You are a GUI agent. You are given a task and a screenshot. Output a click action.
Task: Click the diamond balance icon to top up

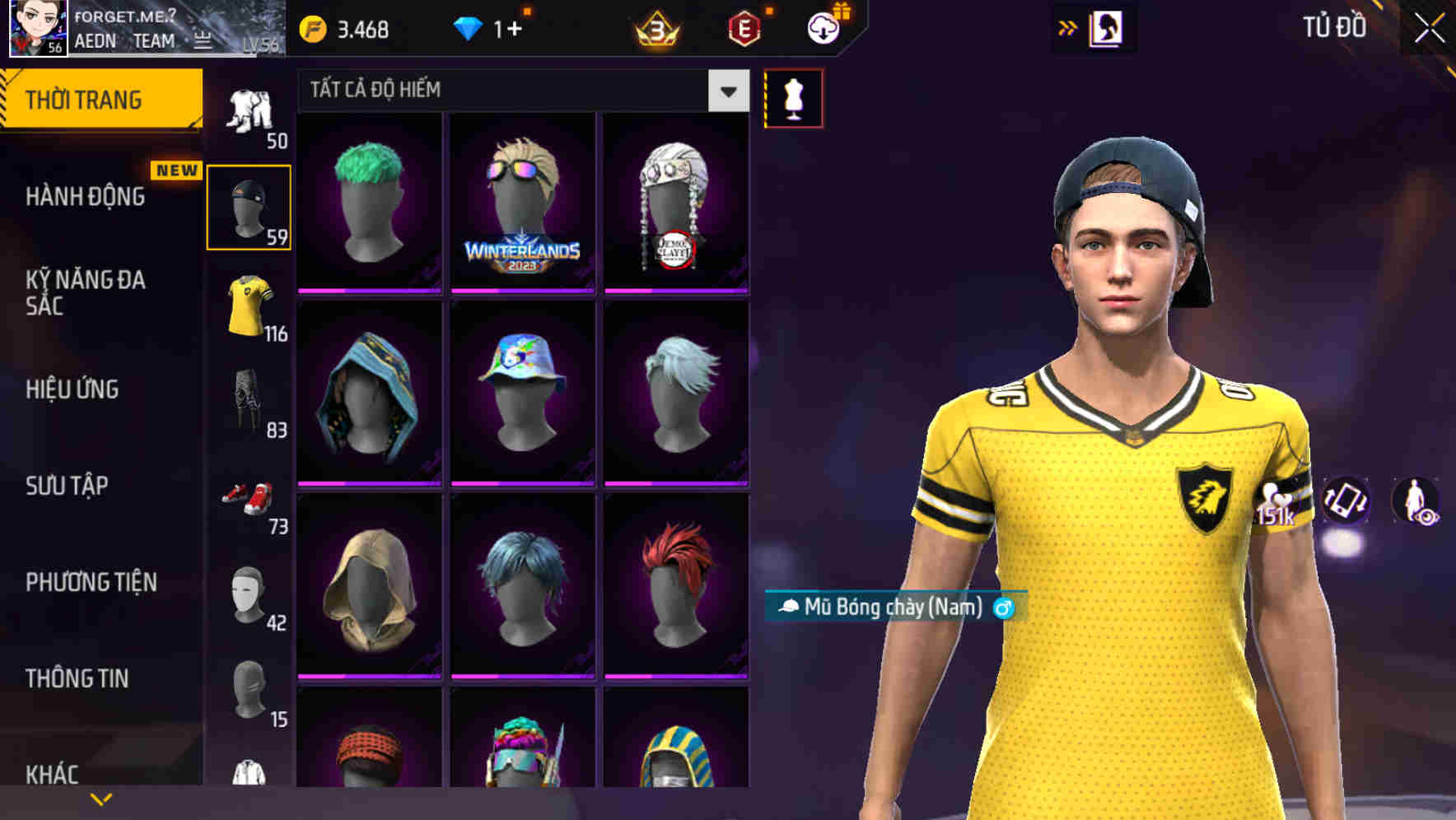click(469, 26)
